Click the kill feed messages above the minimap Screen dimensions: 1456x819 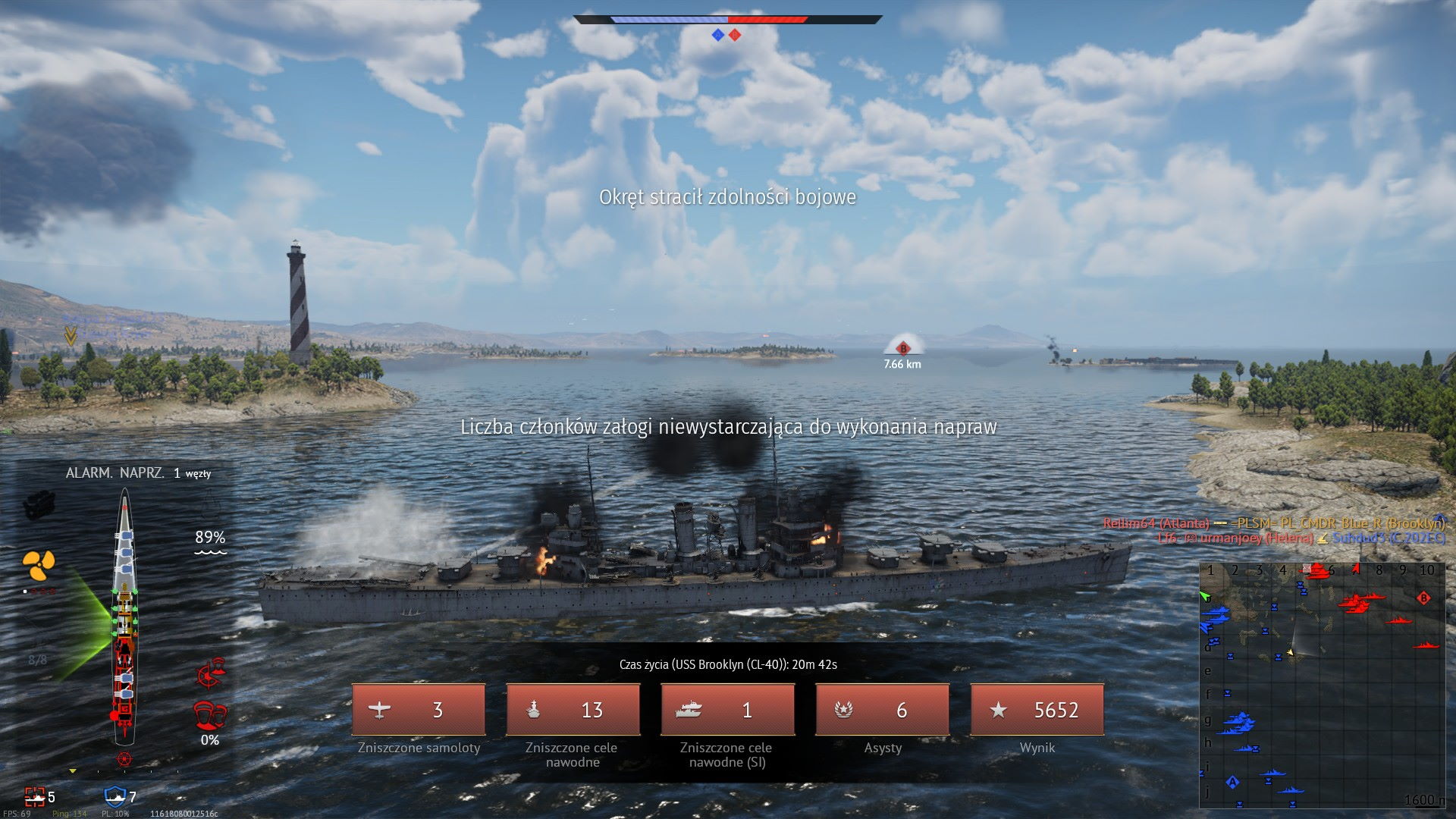1274,531
